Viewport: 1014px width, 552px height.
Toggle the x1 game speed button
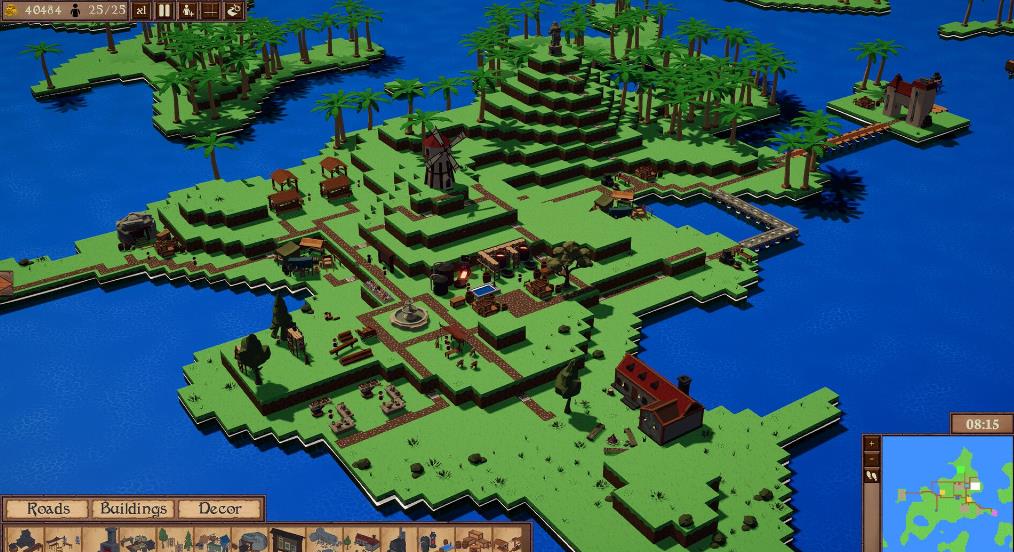[x=141, y=10]
